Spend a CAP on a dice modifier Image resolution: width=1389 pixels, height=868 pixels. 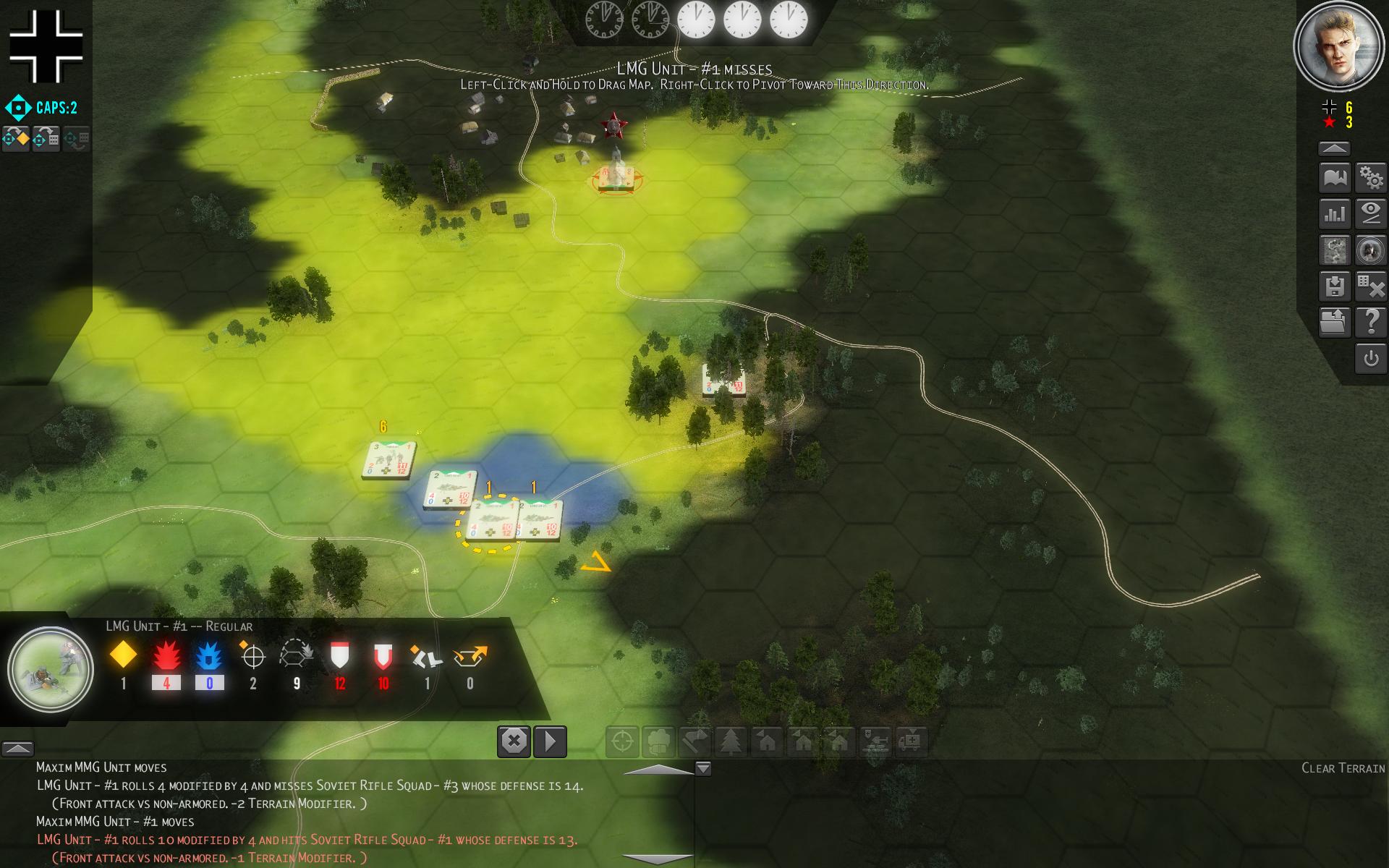(x=46, y=137)
